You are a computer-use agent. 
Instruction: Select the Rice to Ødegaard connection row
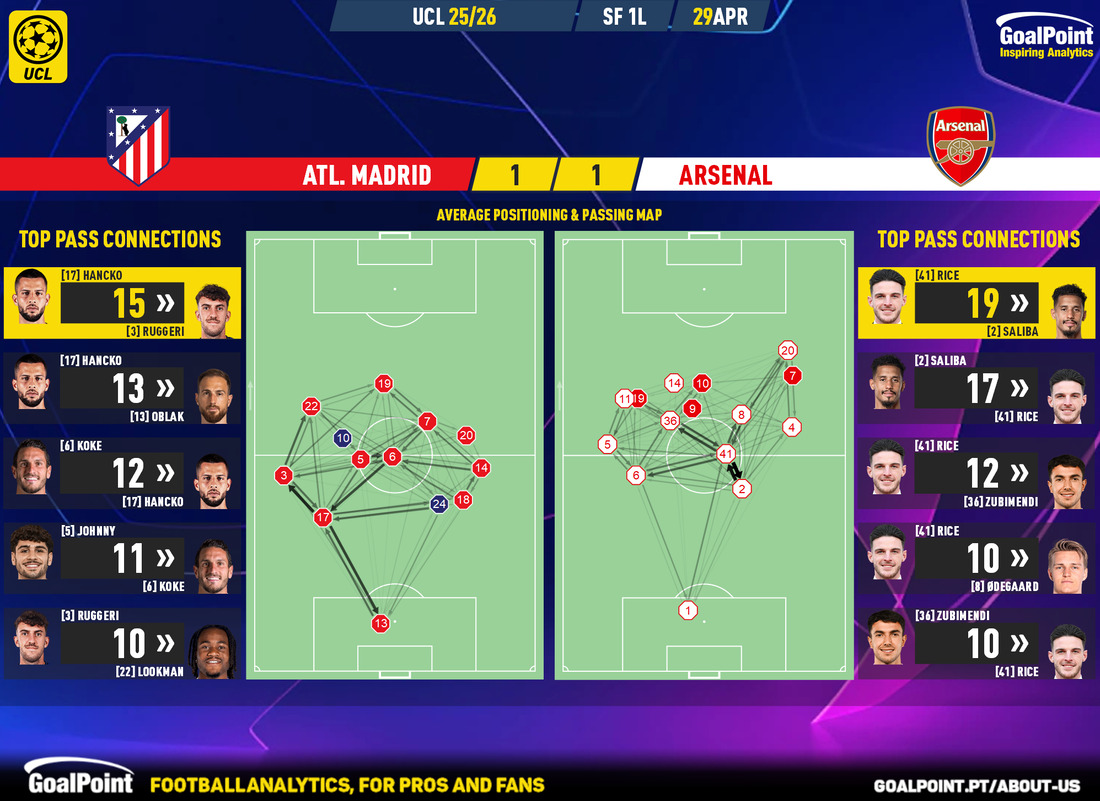pos(977,558)
